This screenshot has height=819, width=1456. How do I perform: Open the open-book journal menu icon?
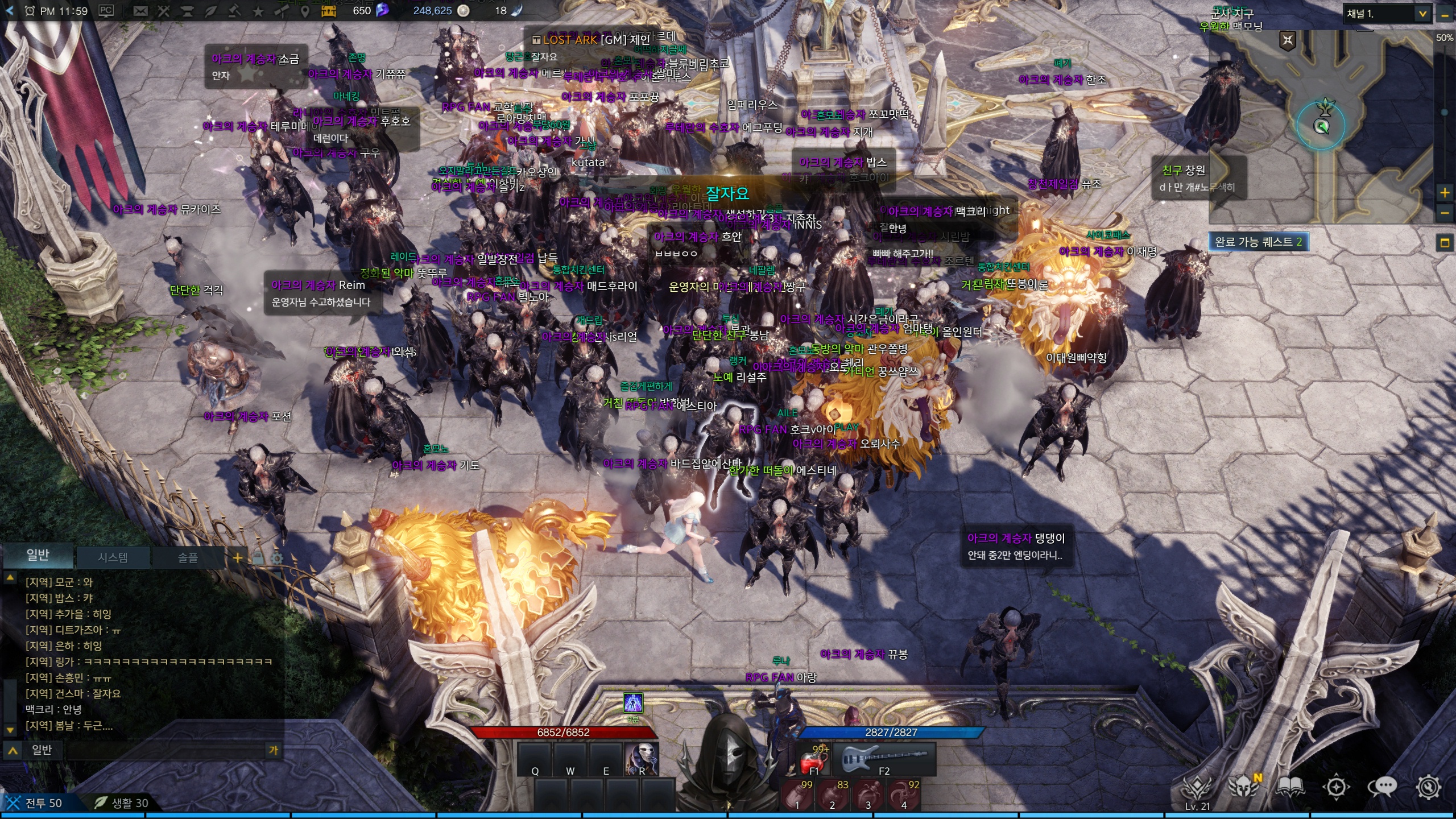(1290, 787)
